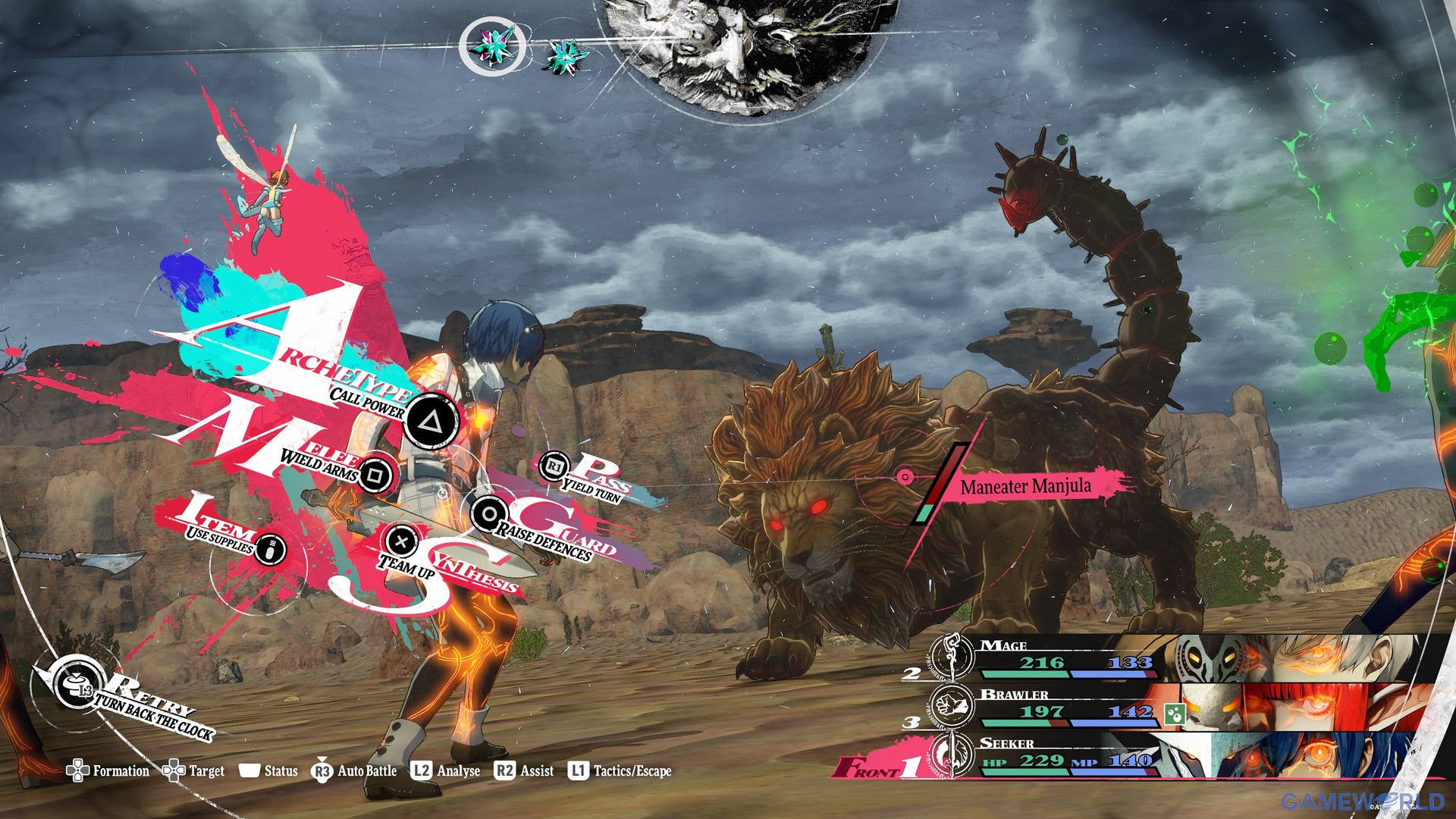
Task: Choose Guard to raise defences
Action: 489,515
